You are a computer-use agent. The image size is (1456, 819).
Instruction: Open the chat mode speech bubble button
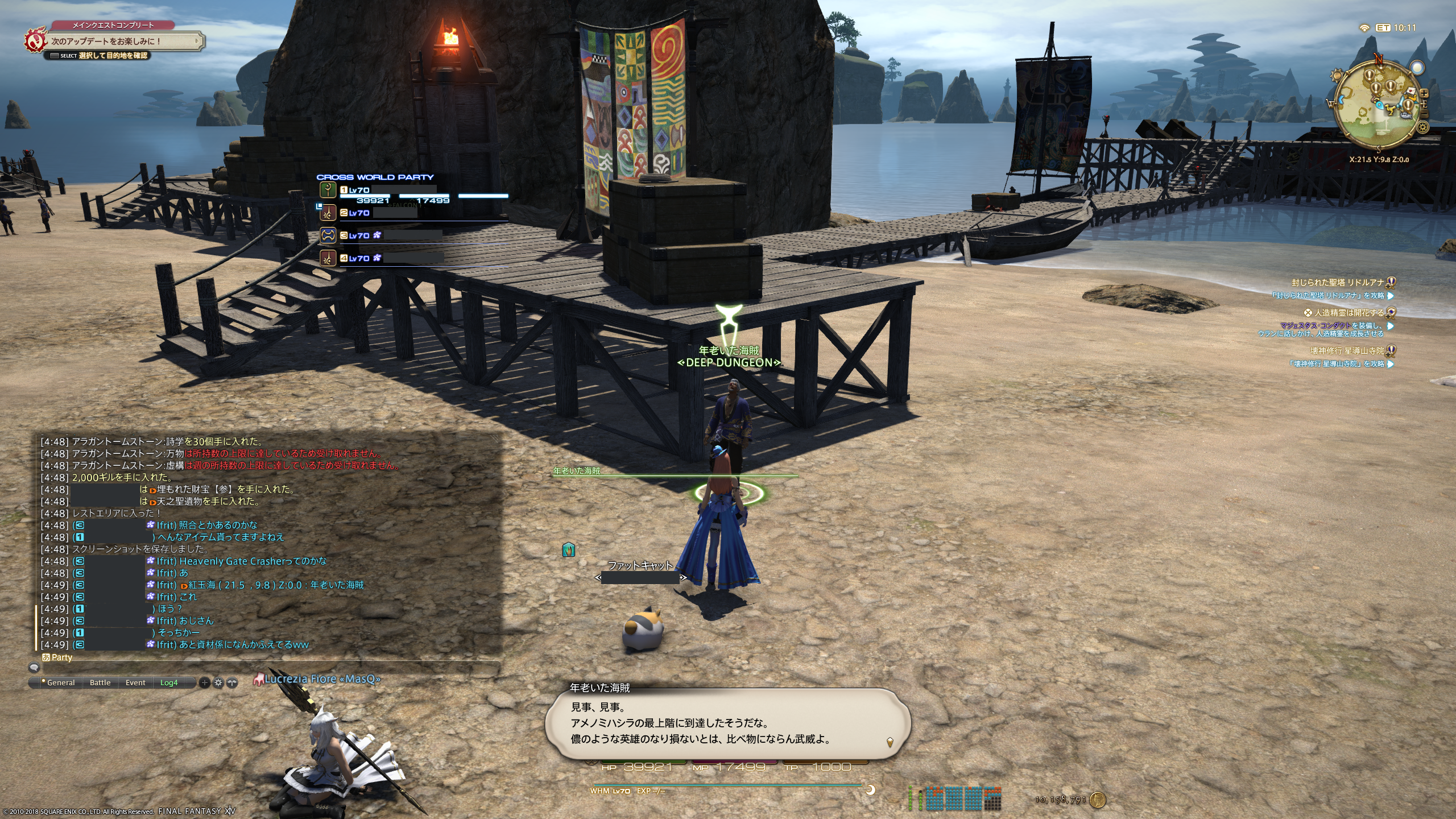point(34,668)
